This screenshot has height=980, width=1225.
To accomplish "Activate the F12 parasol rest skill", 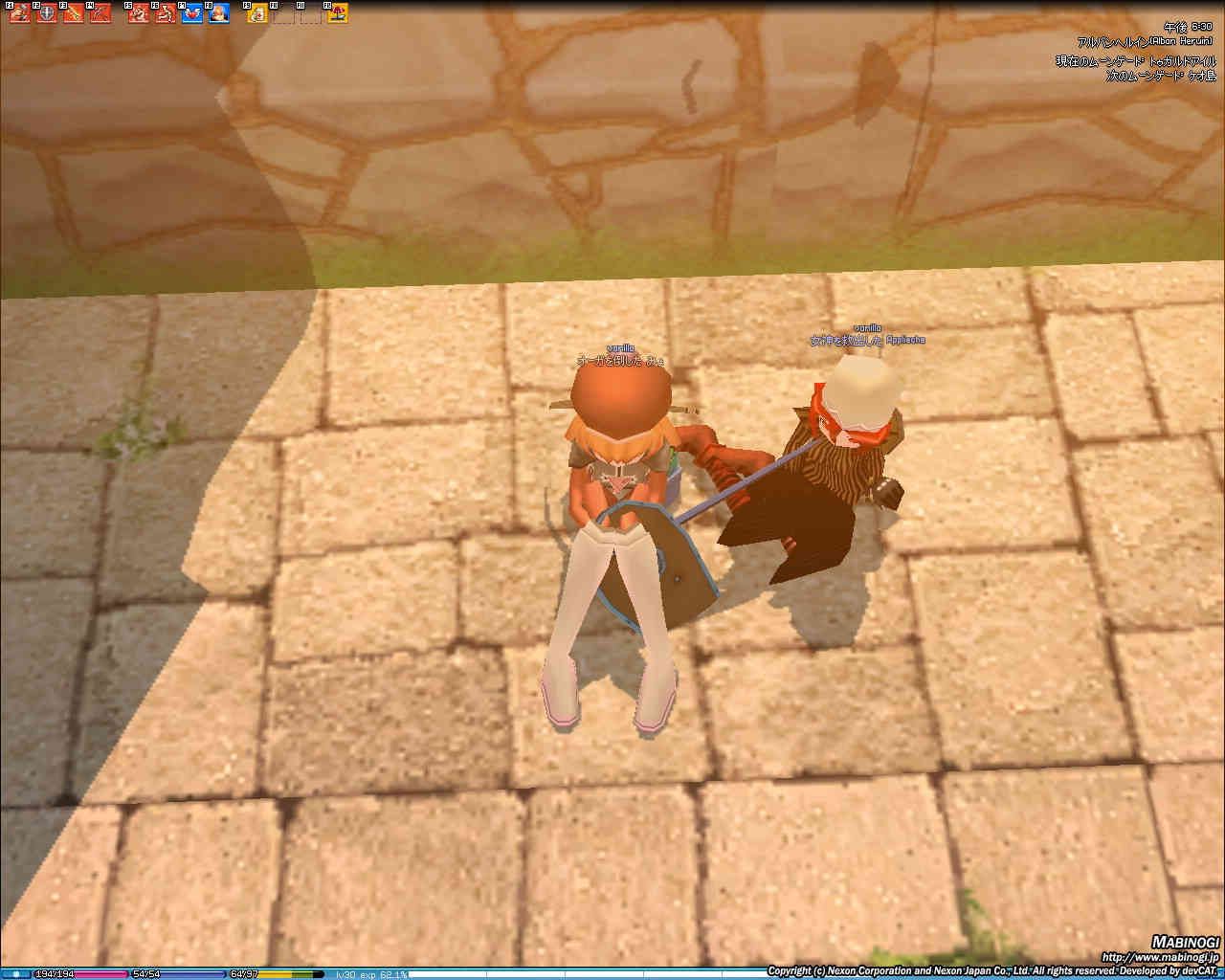I will (x=338, y=13).
